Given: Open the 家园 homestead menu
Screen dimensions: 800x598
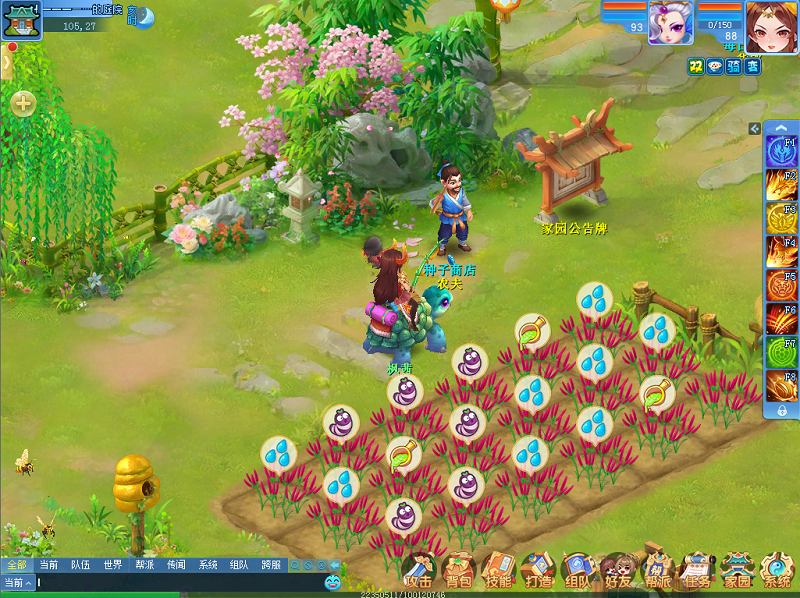Looking at the screenshot, I should [x=737, y=571].
